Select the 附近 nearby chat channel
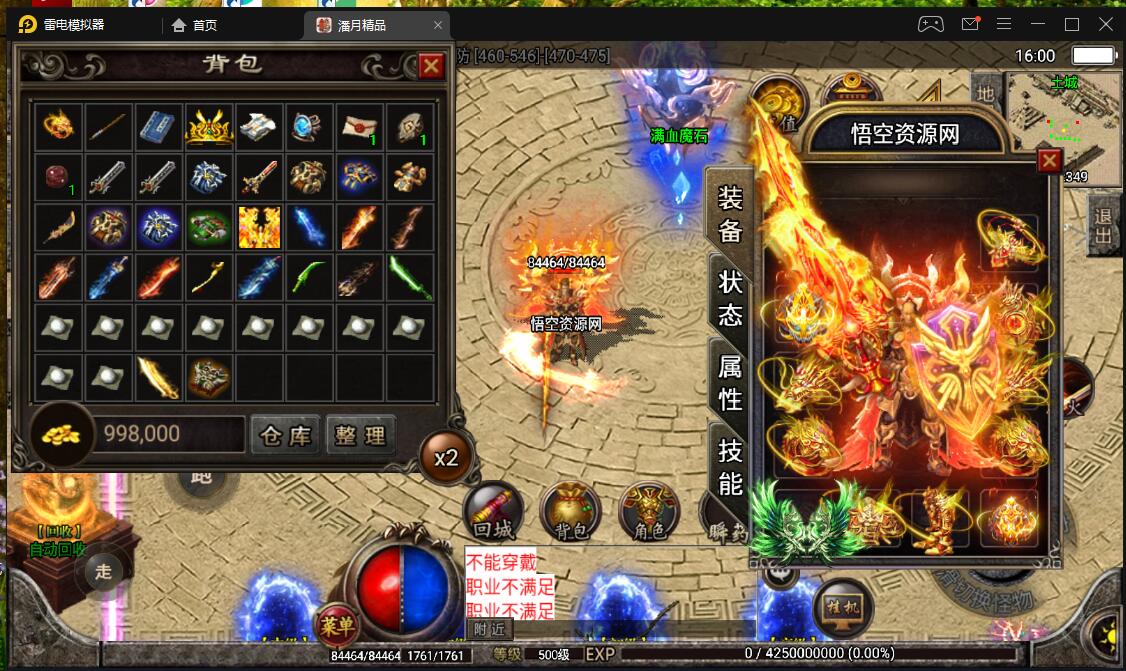Image resolution: width=1126 pixels, height=671 pixels. coord(490,629)
